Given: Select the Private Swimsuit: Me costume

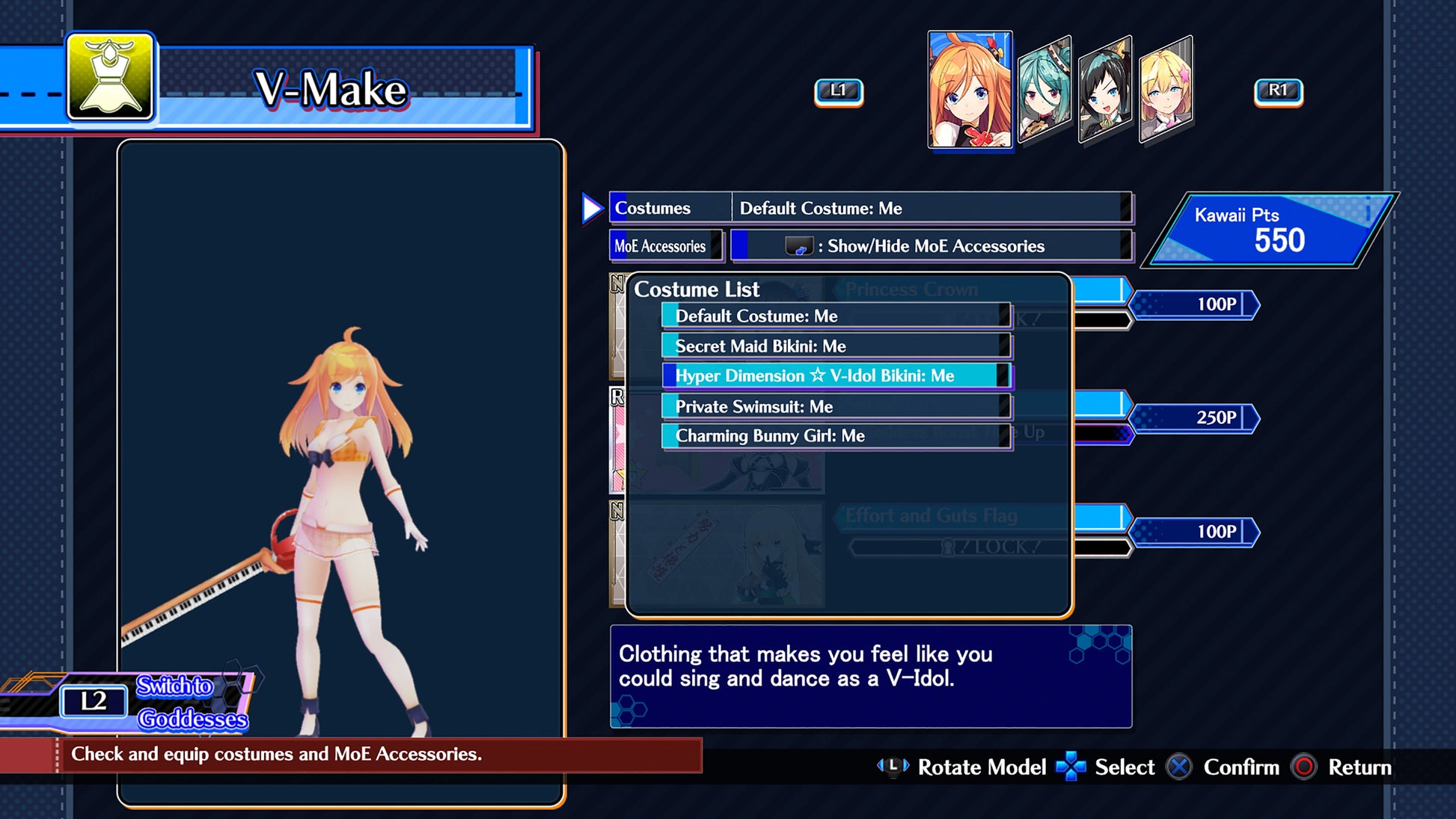Looking at the screenshot, I should 835,407.
